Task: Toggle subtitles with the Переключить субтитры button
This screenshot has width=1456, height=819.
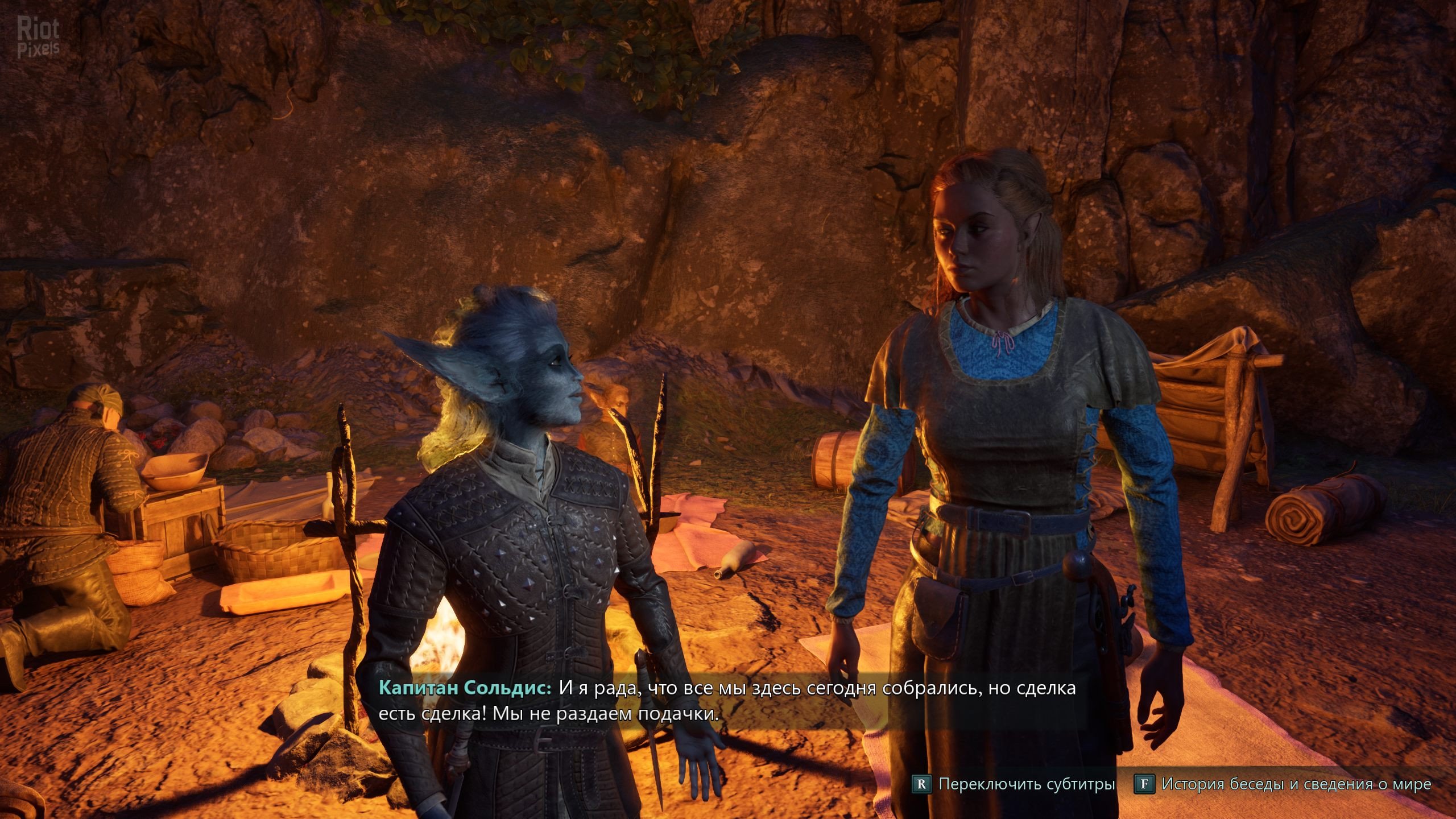Action: [1014, 784]
